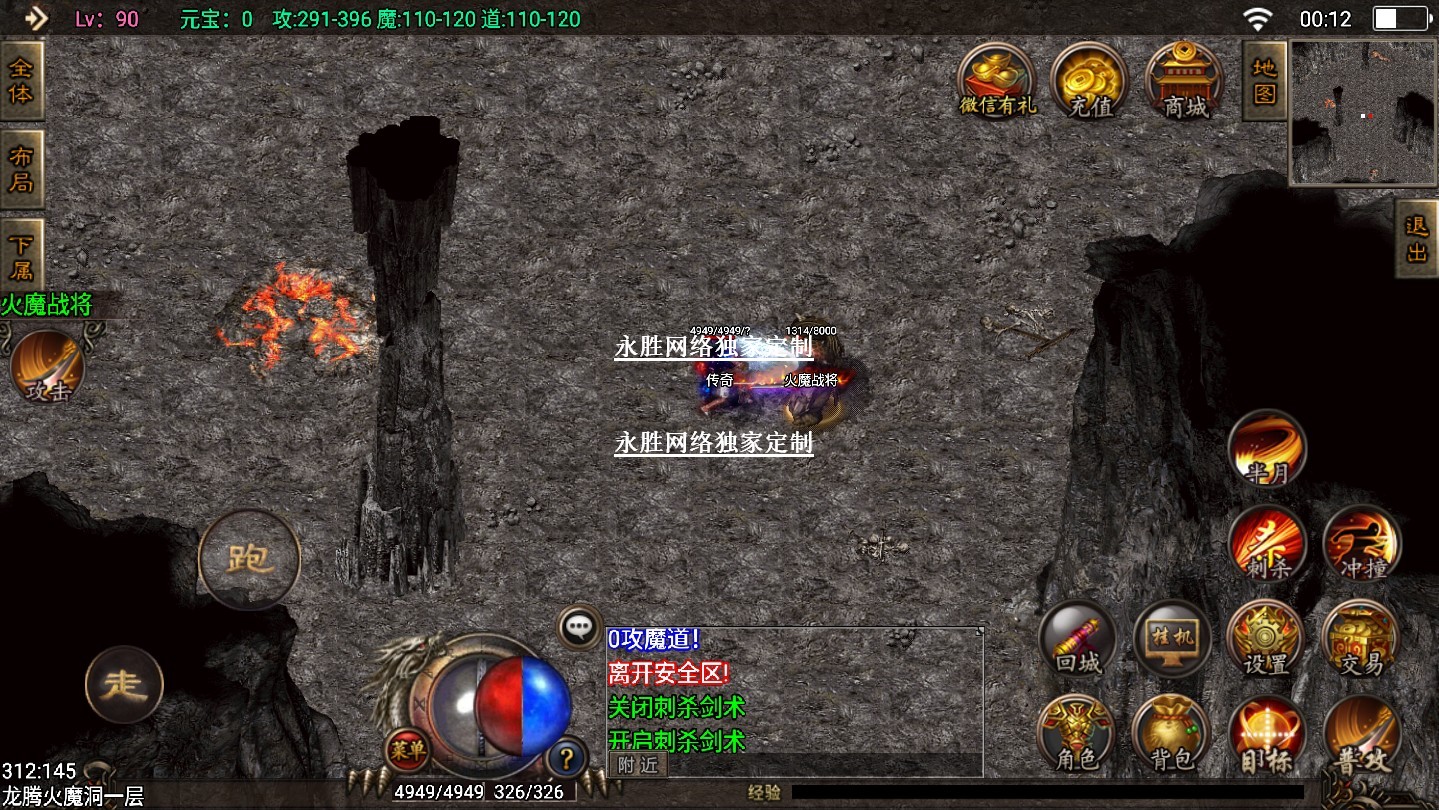Toggle 挂机 auto-battle mode
This screenshot has height=810, width=1439.
(1172, 638)
